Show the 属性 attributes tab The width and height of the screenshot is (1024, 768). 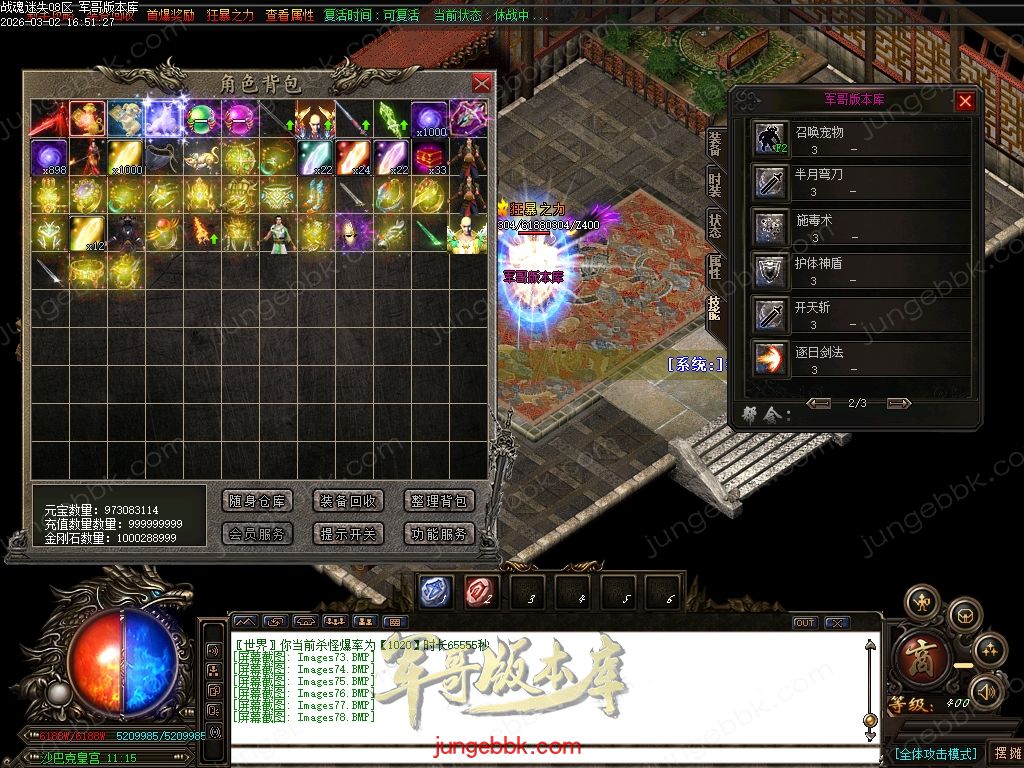(715, 267)
